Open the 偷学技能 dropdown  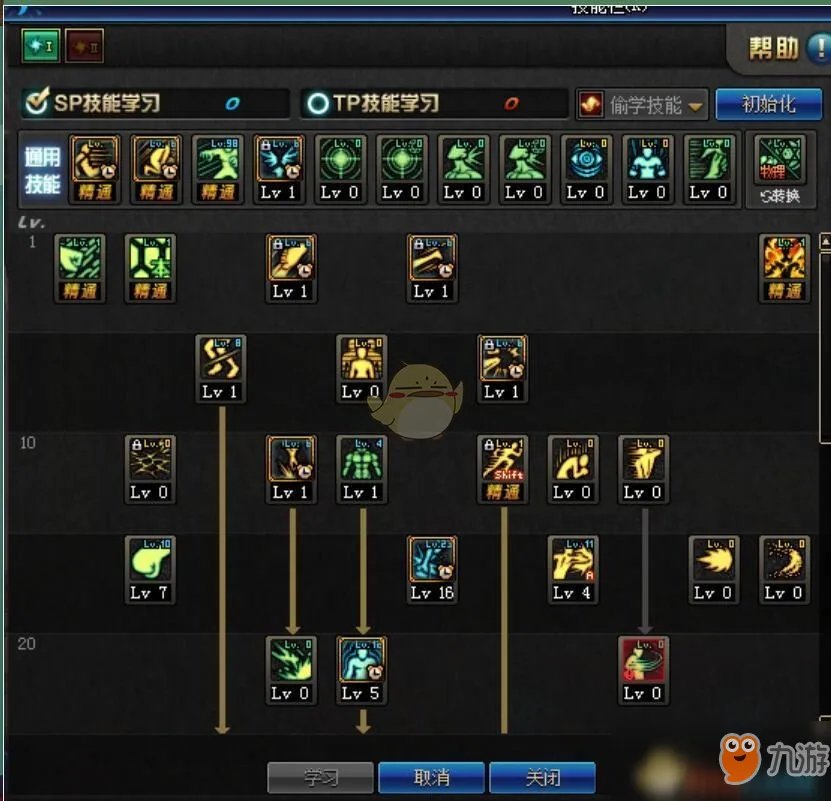point(642,104)
